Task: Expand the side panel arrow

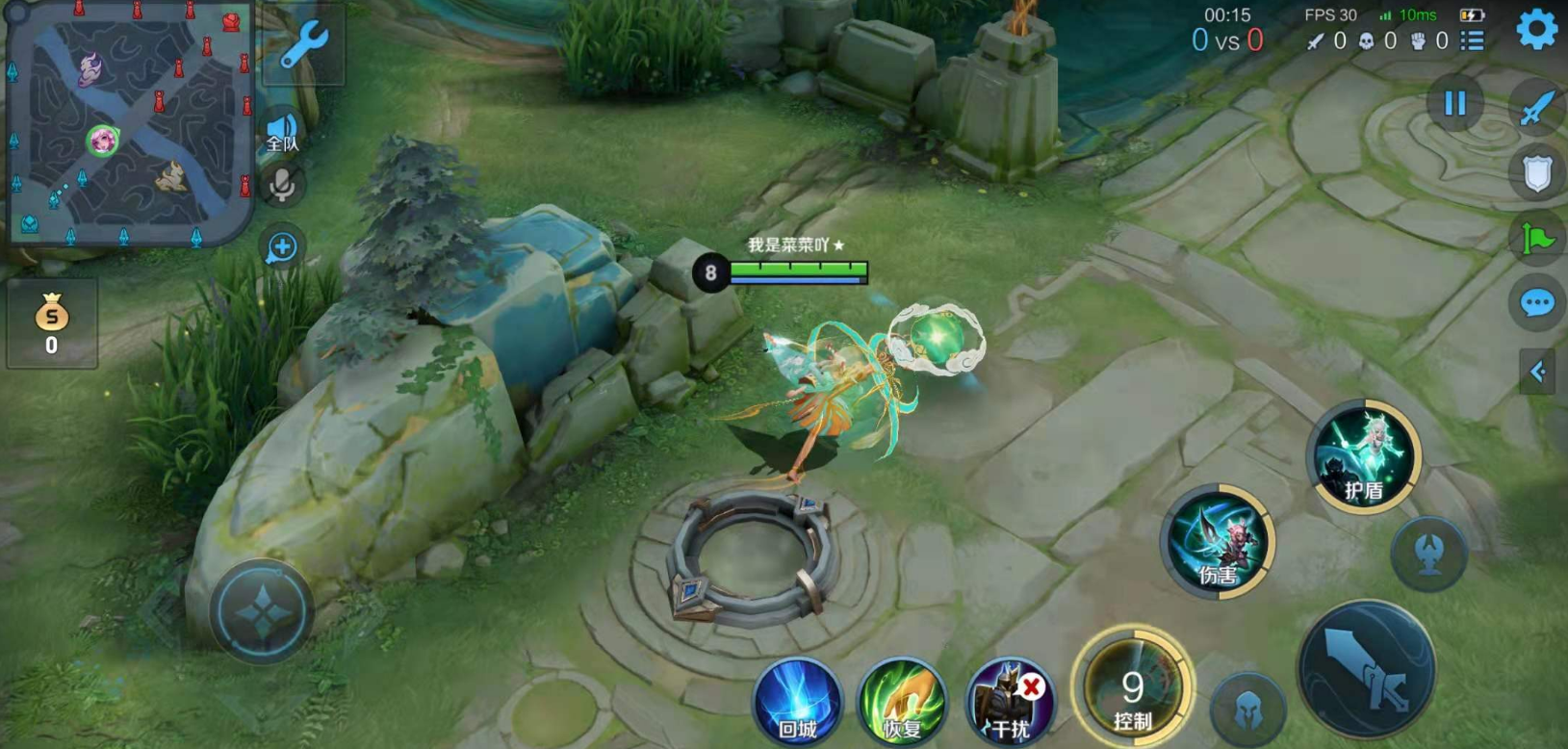Action: point(1537,372)
